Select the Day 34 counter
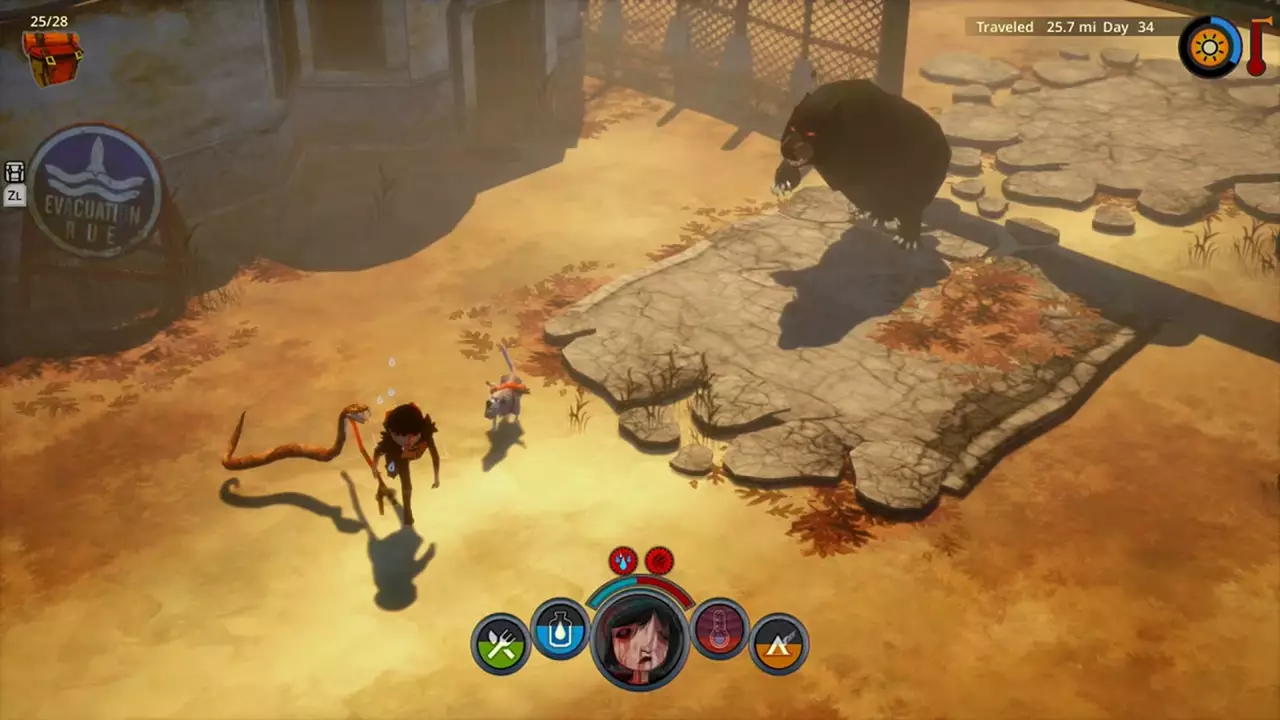Image resolution: width=1280 pixels, height=720 pixels. click(1138, 27)
